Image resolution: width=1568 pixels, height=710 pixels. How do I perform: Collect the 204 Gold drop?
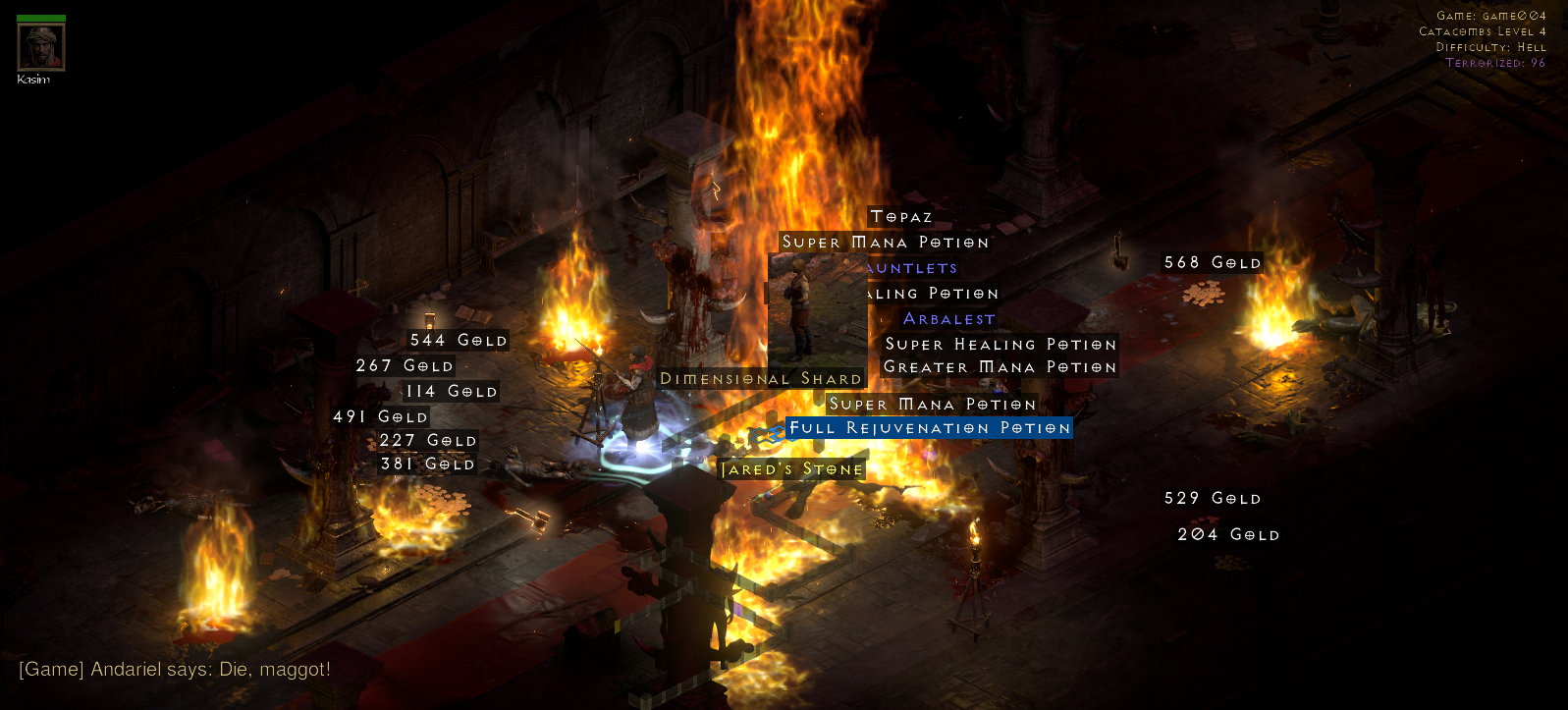1227,534
